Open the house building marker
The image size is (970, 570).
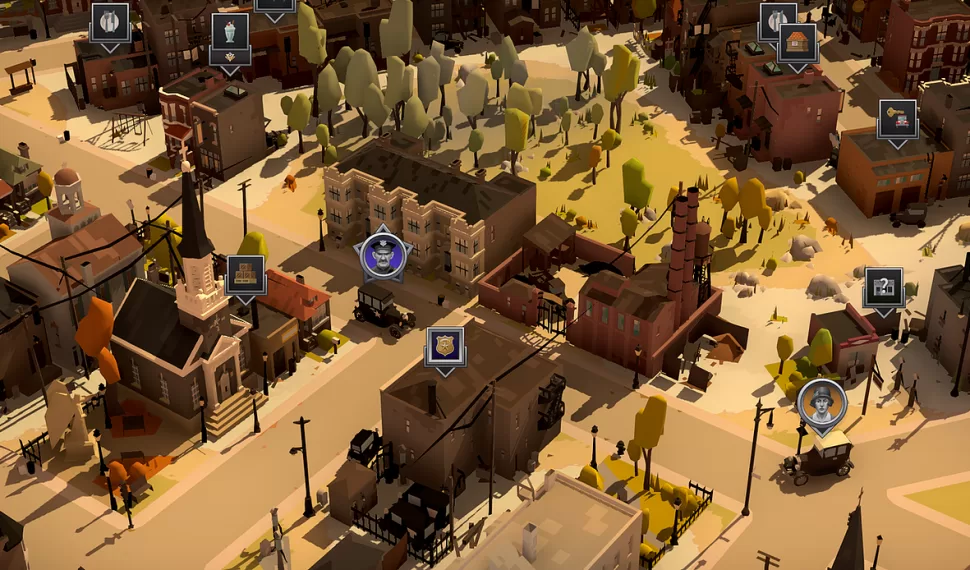[x=797, y=43]
